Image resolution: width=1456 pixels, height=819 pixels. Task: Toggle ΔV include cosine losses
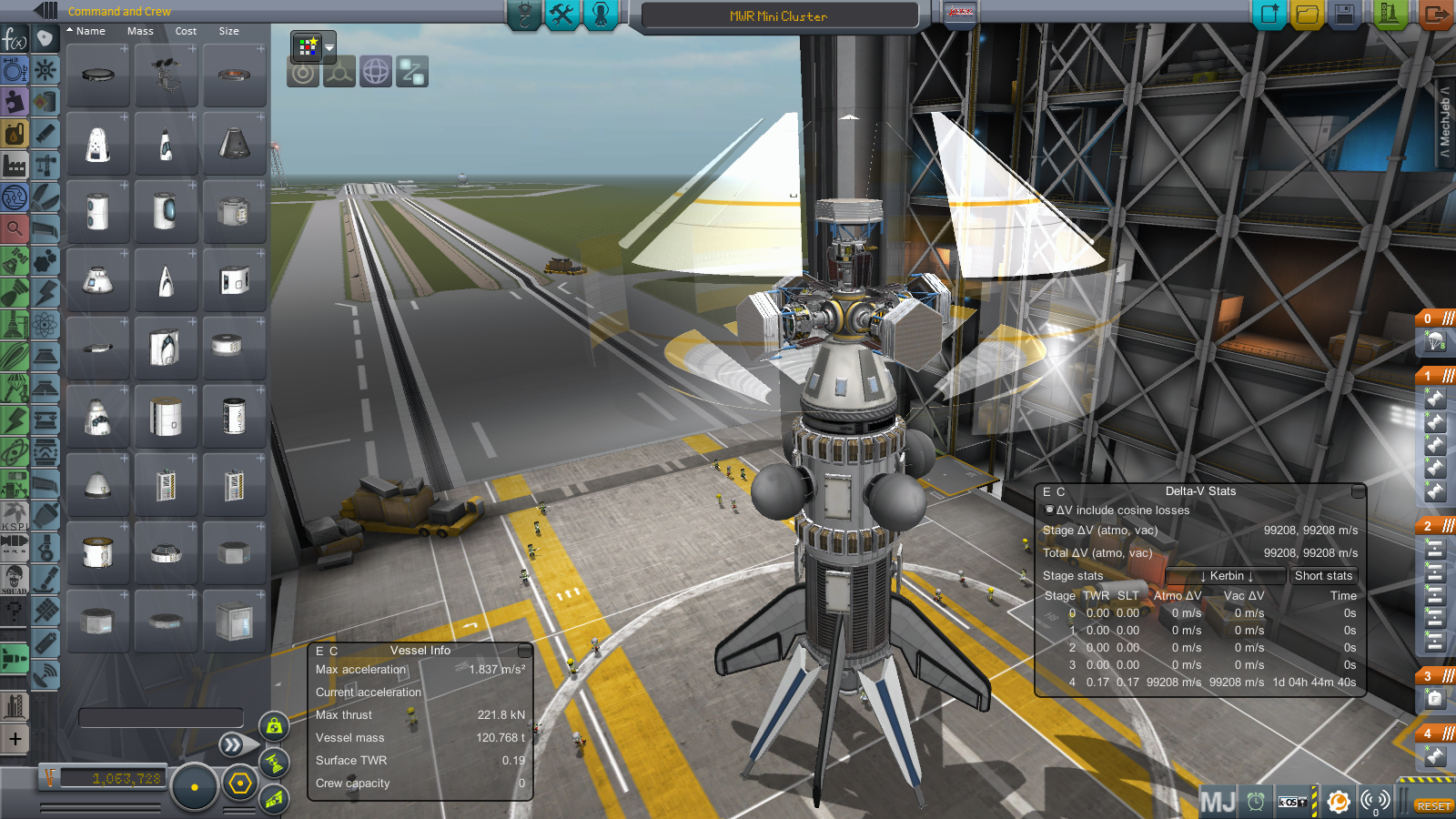1049,511
